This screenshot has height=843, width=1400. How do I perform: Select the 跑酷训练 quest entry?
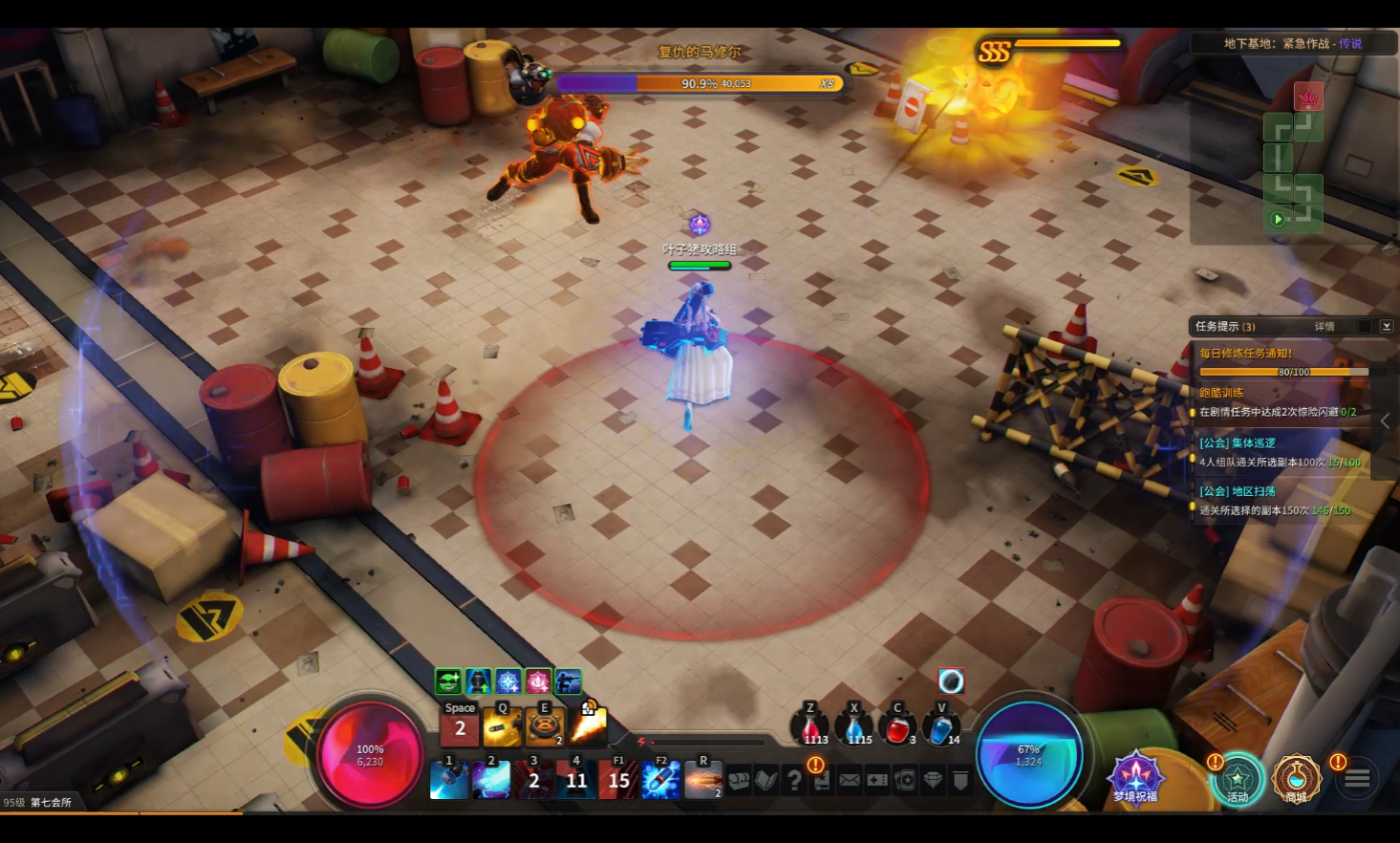[1222, 393]
